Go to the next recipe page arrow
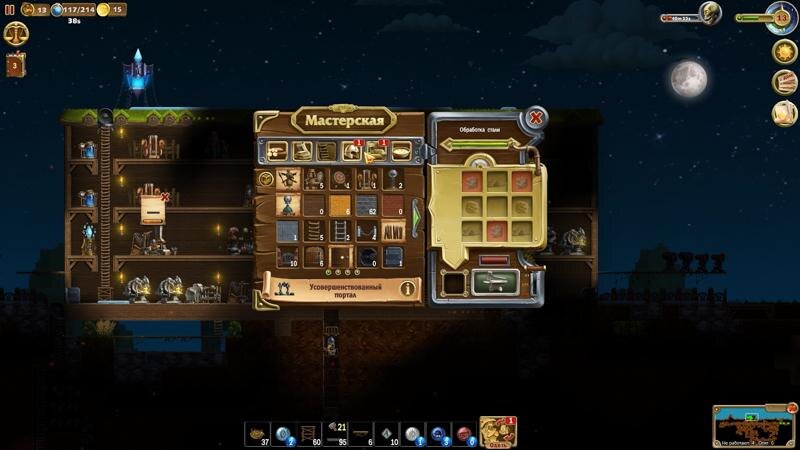 tap(417, 218)
